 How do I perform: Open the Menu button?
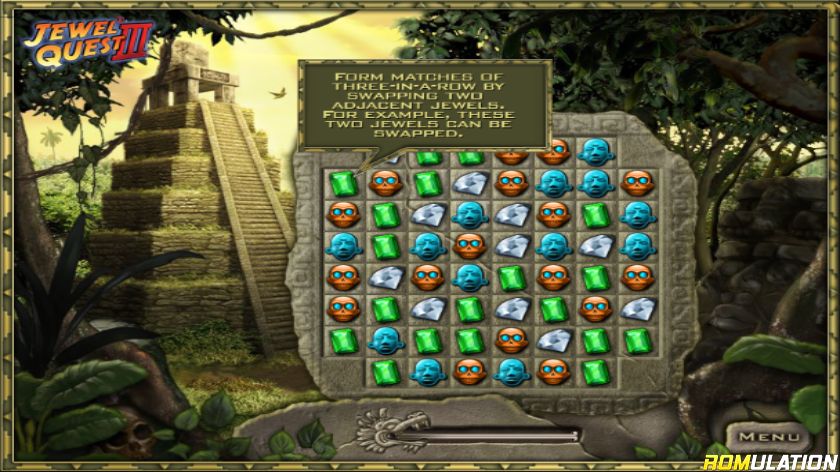(768, 437)
